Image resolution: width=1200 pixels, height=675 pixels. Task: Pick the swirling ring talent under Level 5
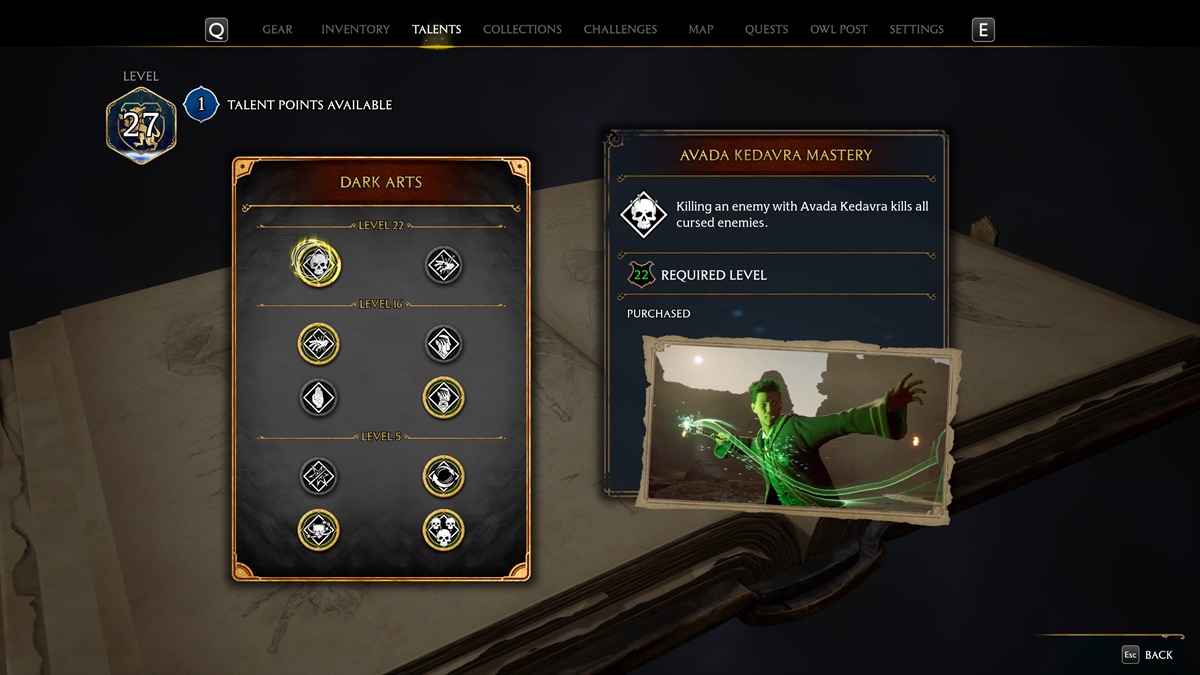pos(443,476)
